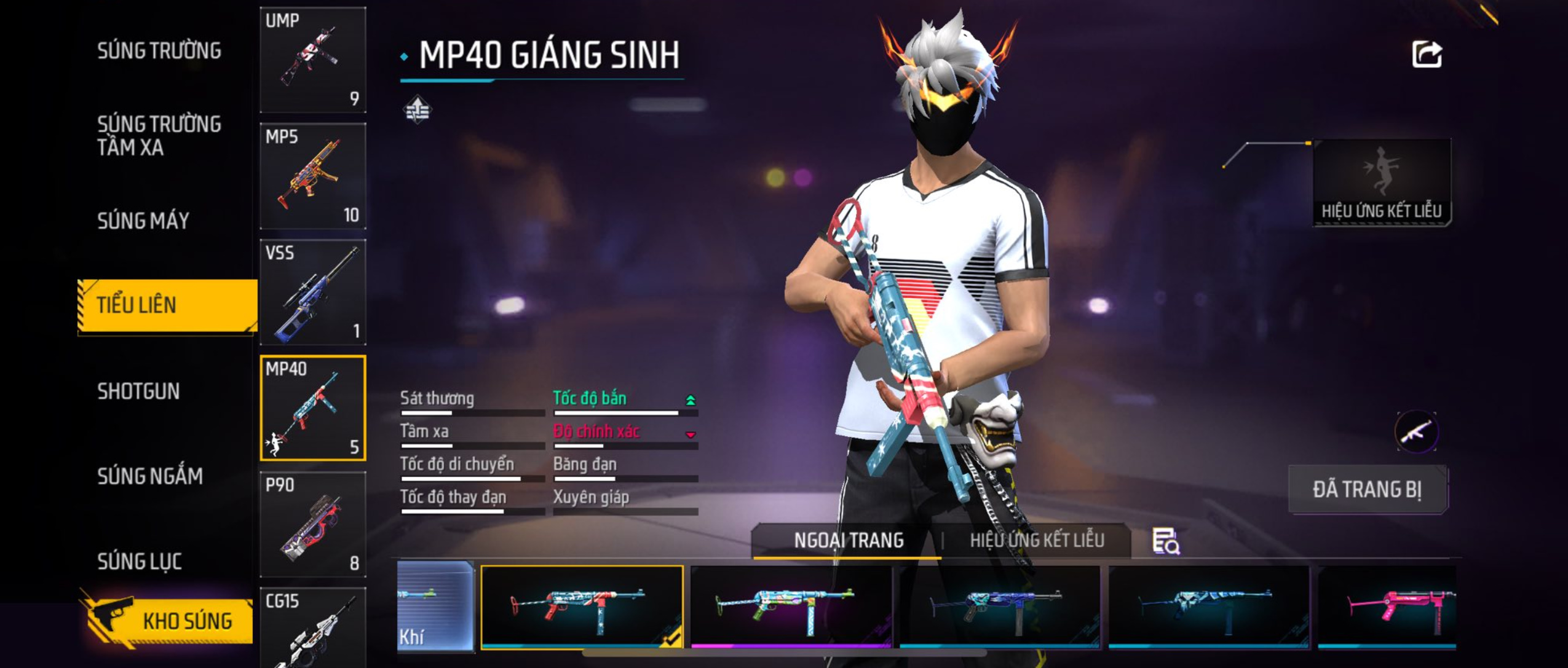Select the UMP weapon tile
Screen dimensions: 1568x668
313,60
